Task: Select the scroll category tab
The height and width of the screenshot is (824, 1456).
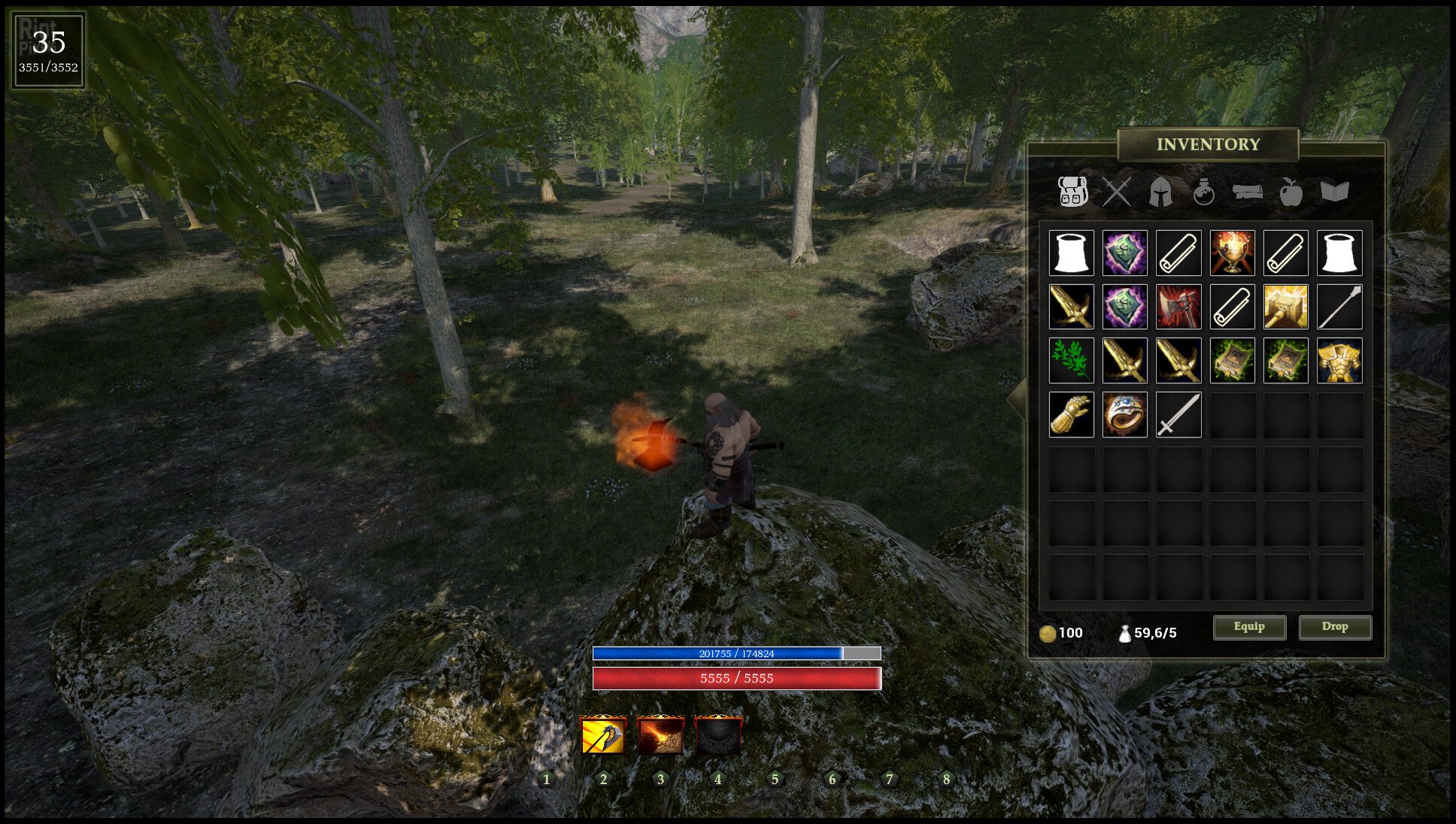Action: [x=1247, y=192]
